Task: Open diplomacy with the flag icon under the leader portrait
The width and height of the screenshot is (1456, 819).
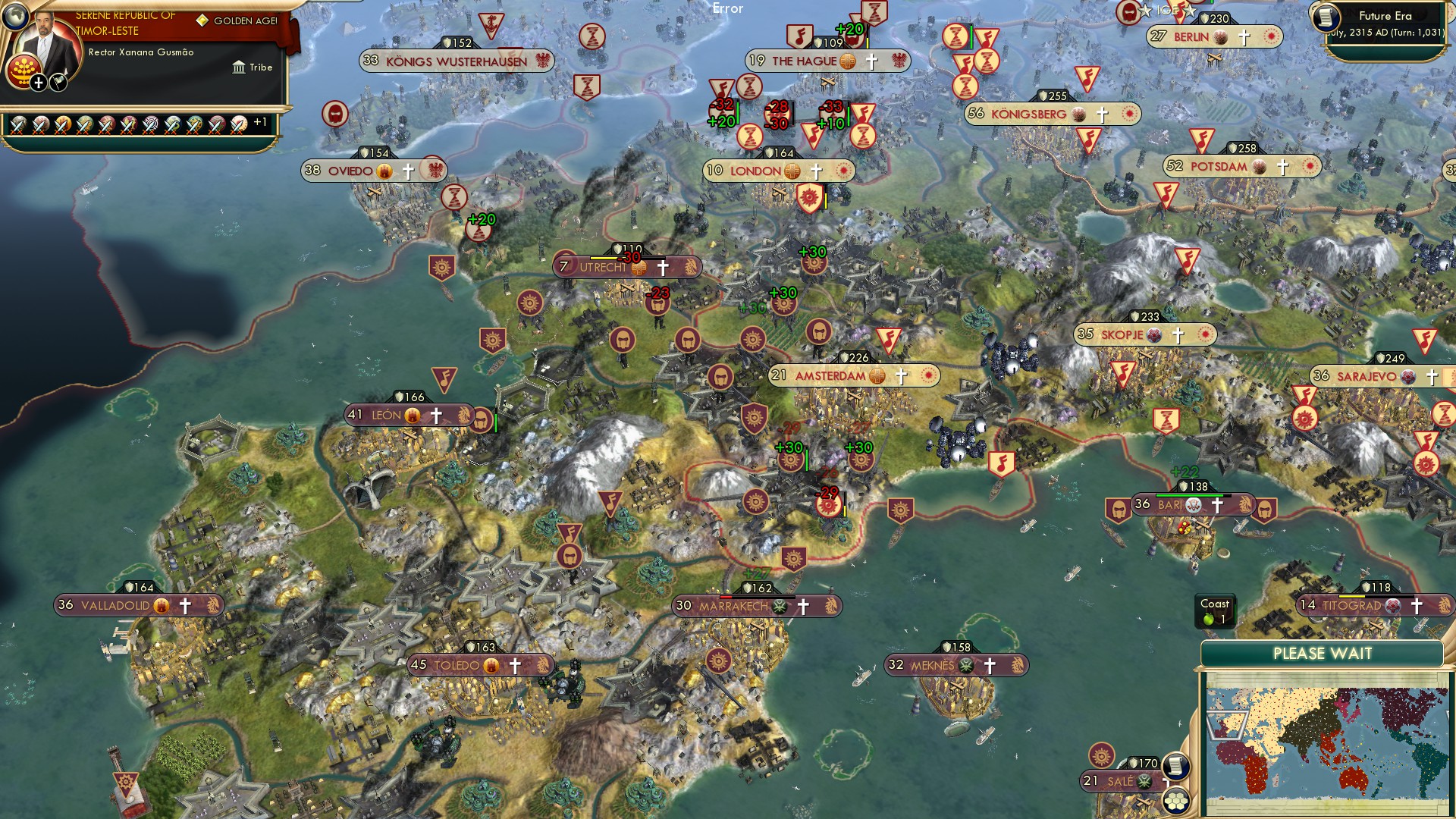Action: click(58, 83)
